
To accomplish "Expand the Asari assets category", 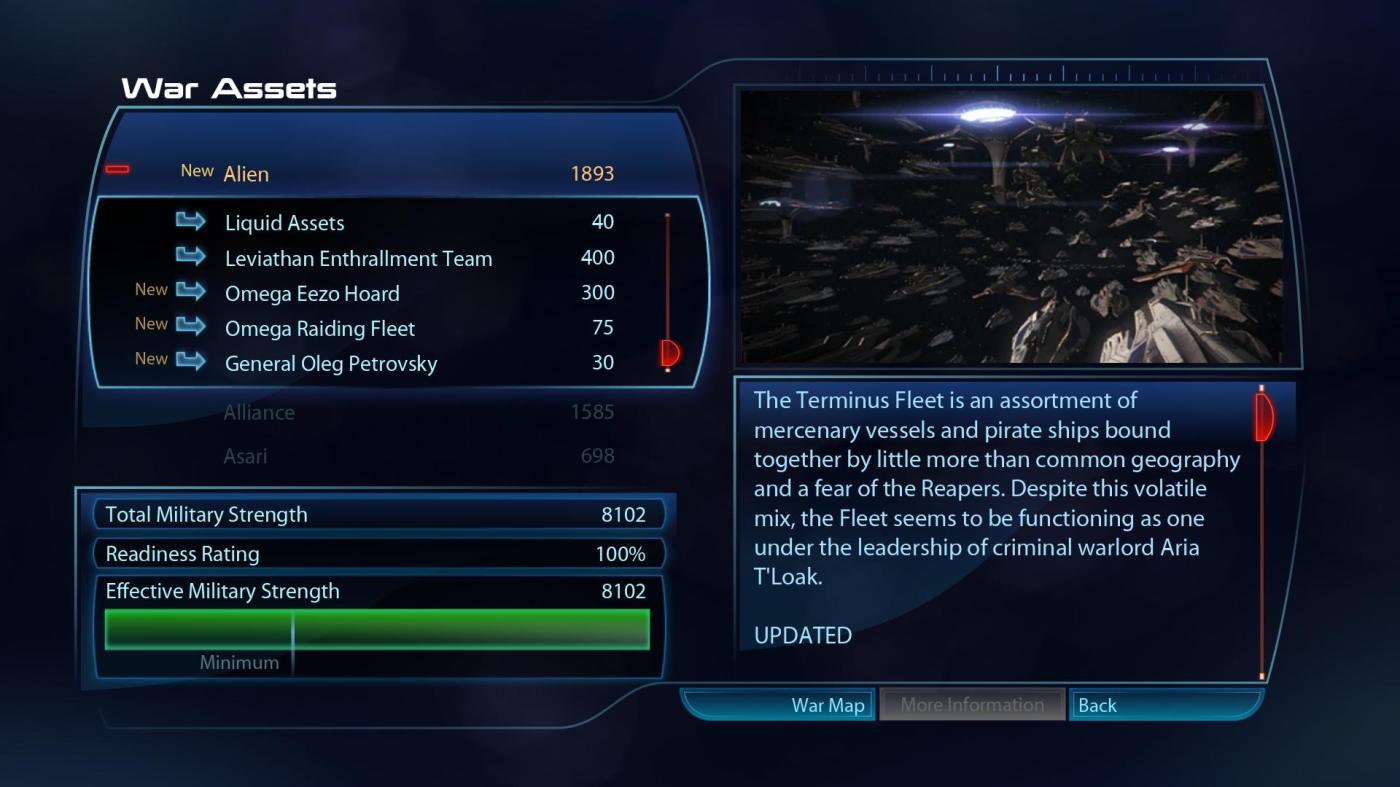I will [245, 456].
